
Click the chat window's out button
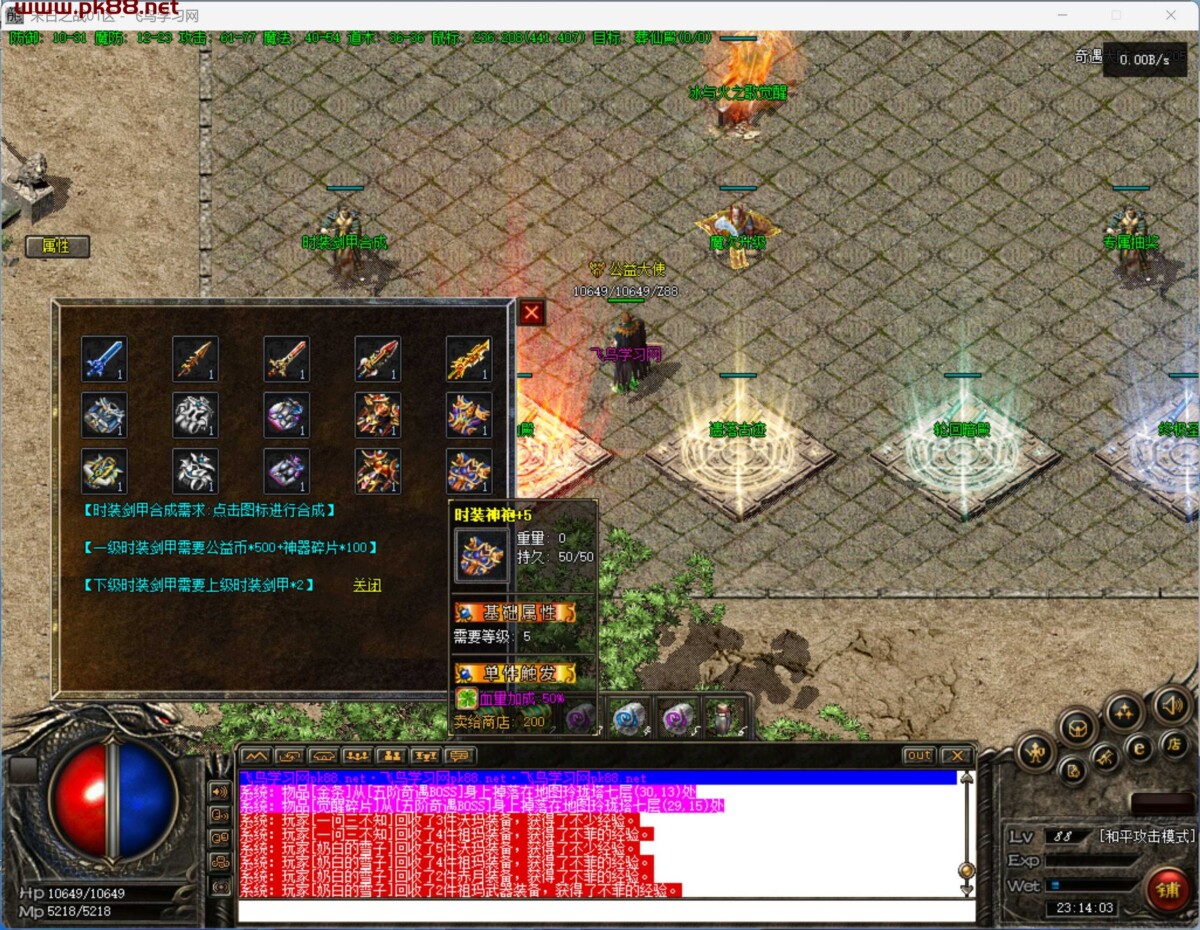(x=918, y=755)
